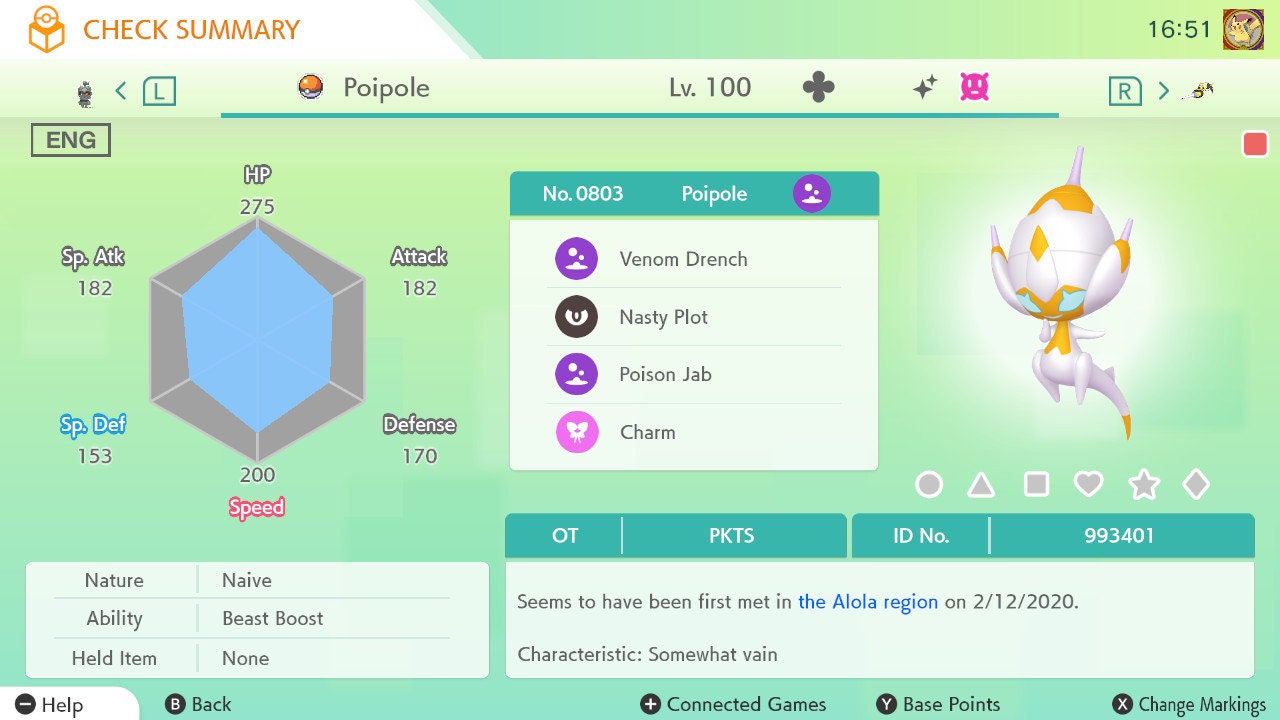
Task: Select the Charm move
Action: [647, 433]
